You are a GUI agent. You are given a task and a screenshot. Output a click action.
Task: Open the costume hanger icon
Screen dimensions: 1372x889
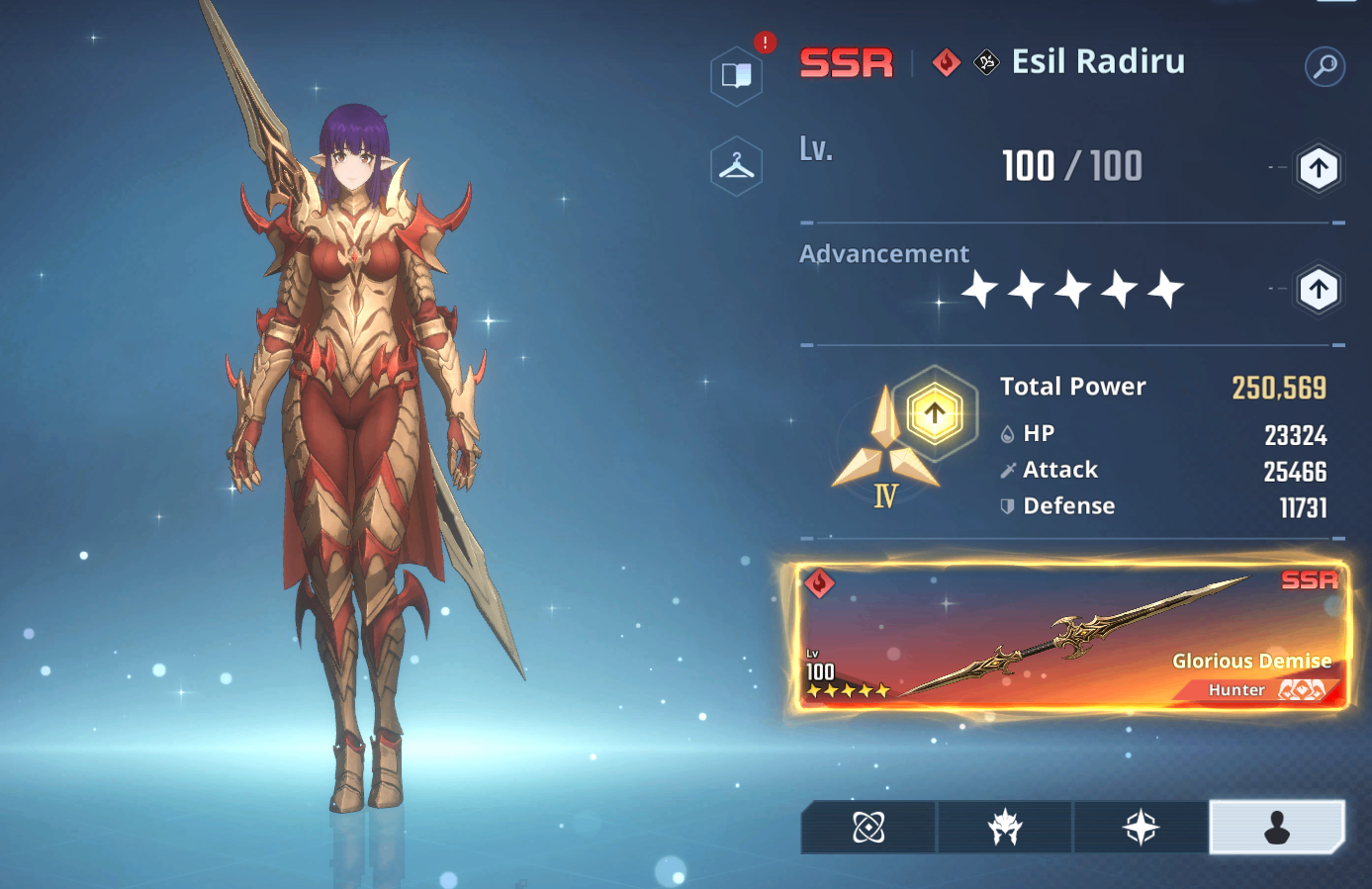tap(737, 166)
